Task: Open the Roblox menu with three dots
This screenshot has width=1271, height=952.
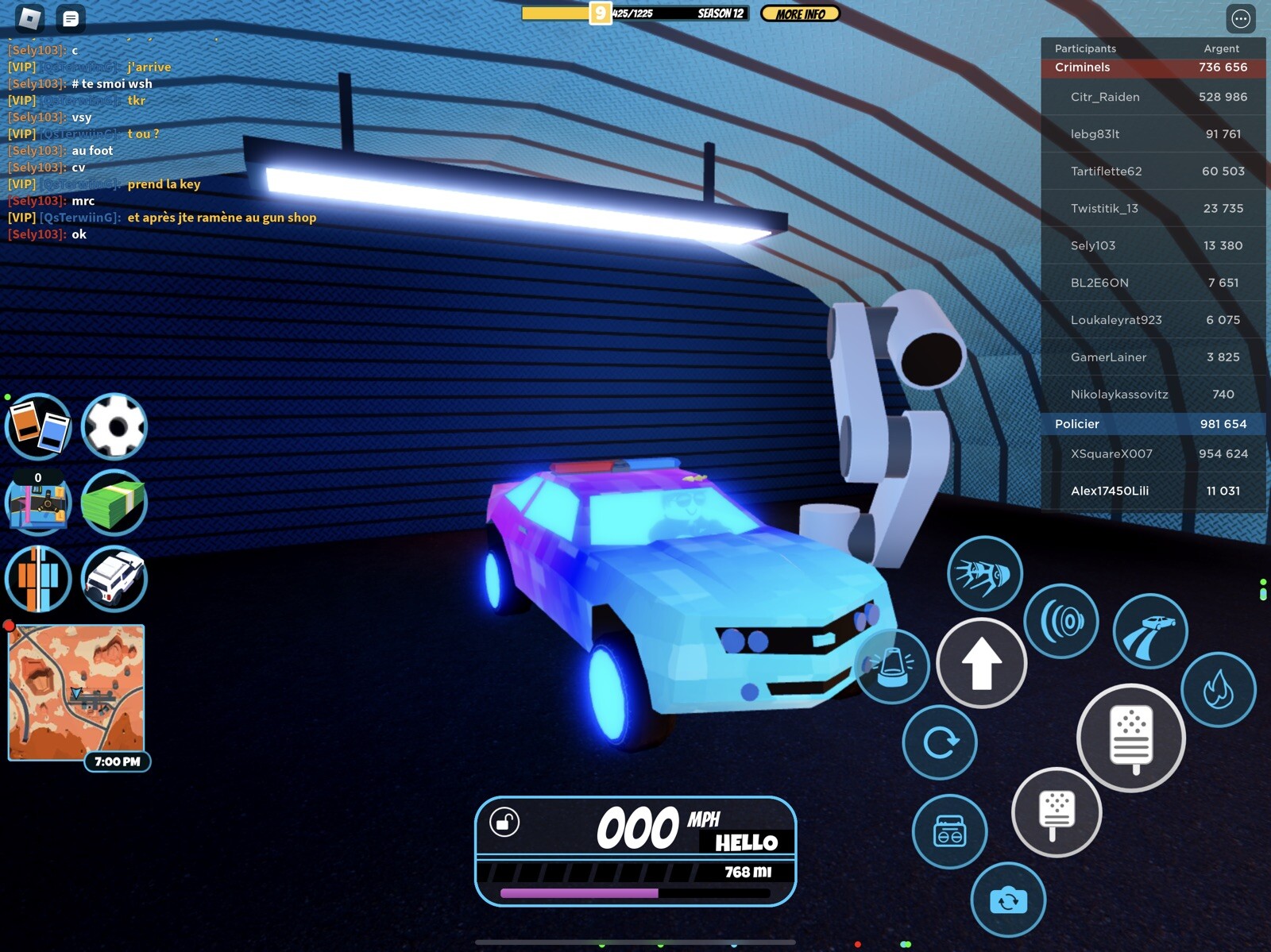Action: pyautogui.click(x=1240, y=19)
